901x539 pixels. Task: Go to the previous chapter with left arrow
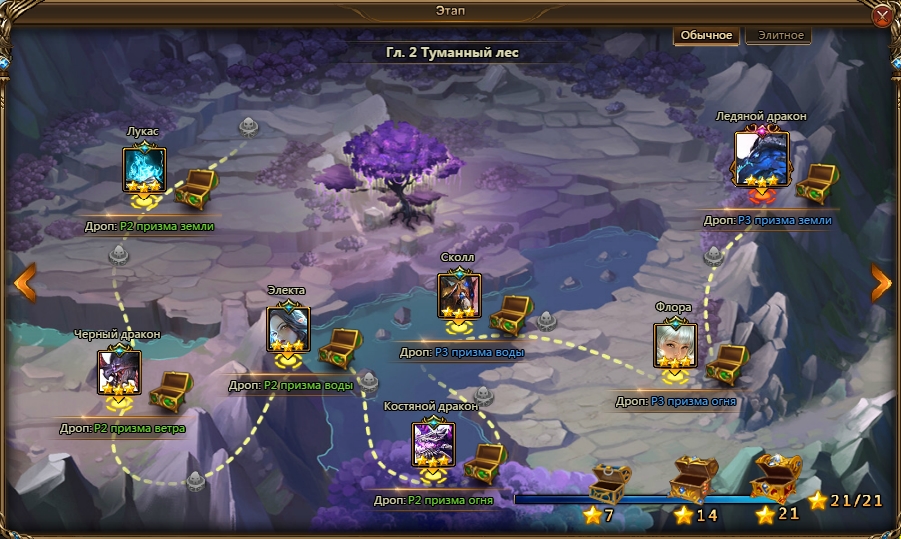point(24,283)
